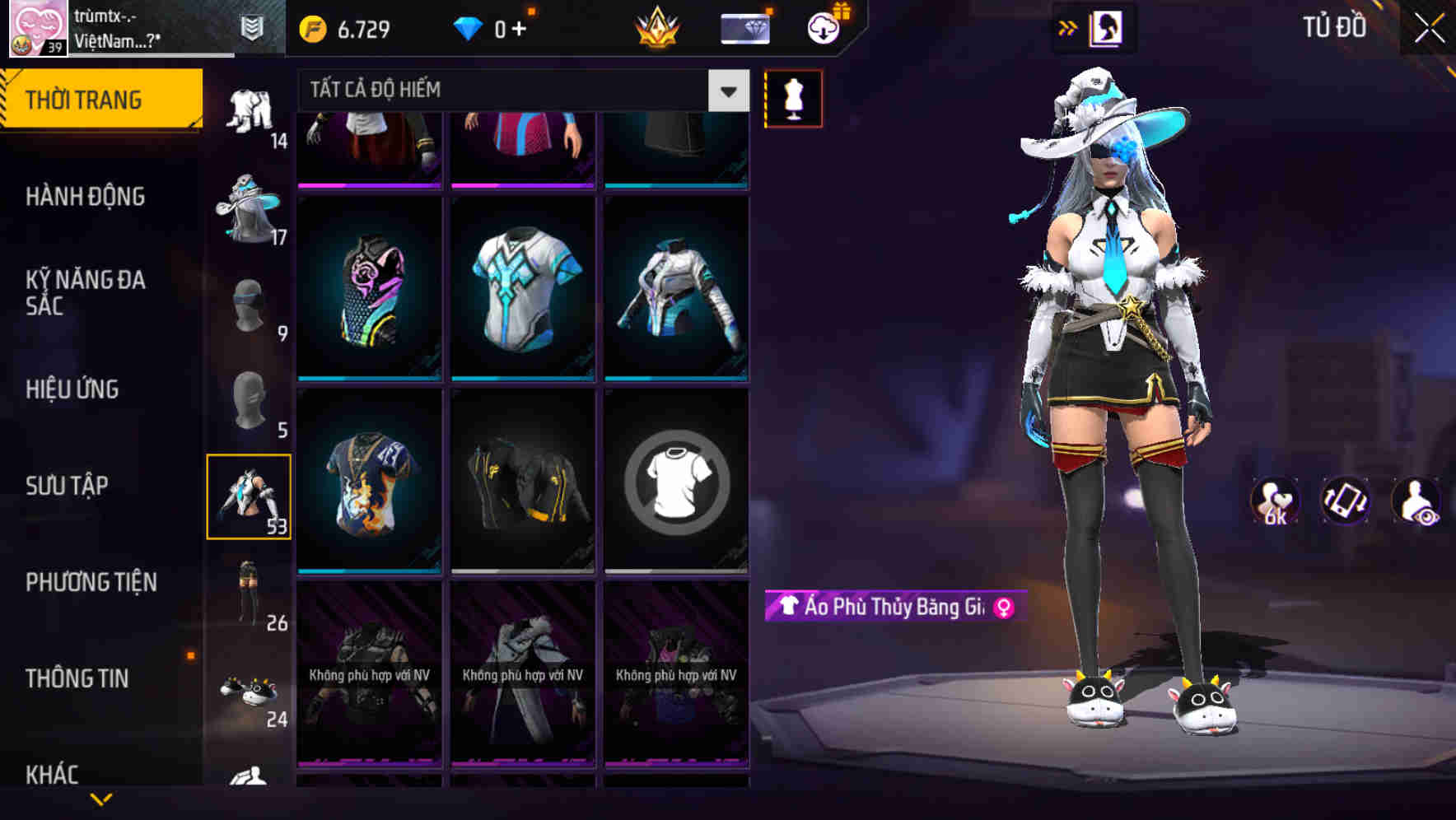Open the membership card icon in top bar

click(x=744, y=27)
